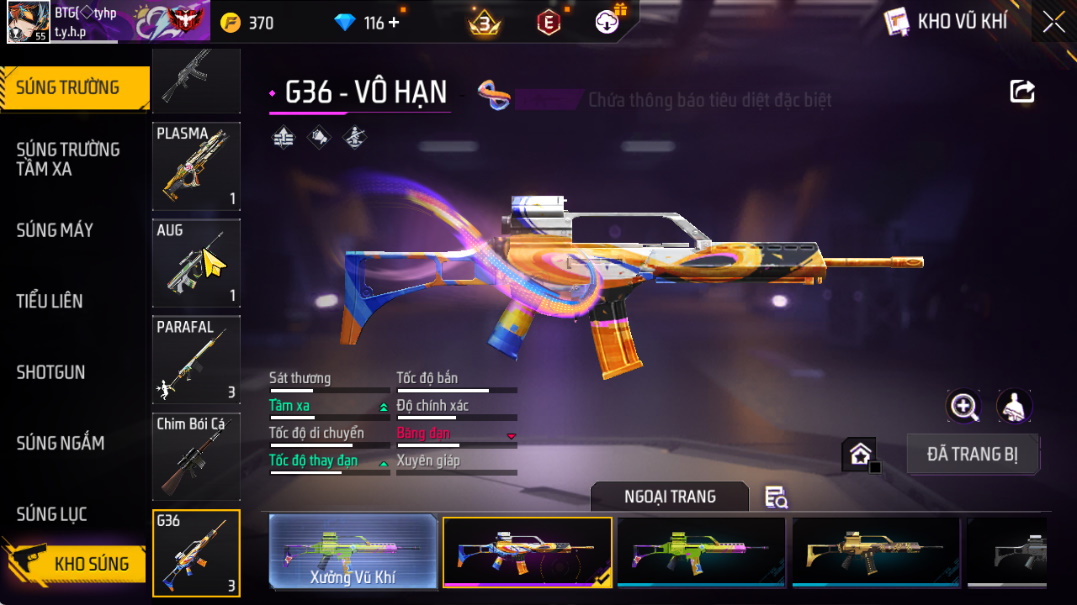Pick the Chim Bói Cá weapon
Screen dimensions: 1077x605
tap(196, 456)
